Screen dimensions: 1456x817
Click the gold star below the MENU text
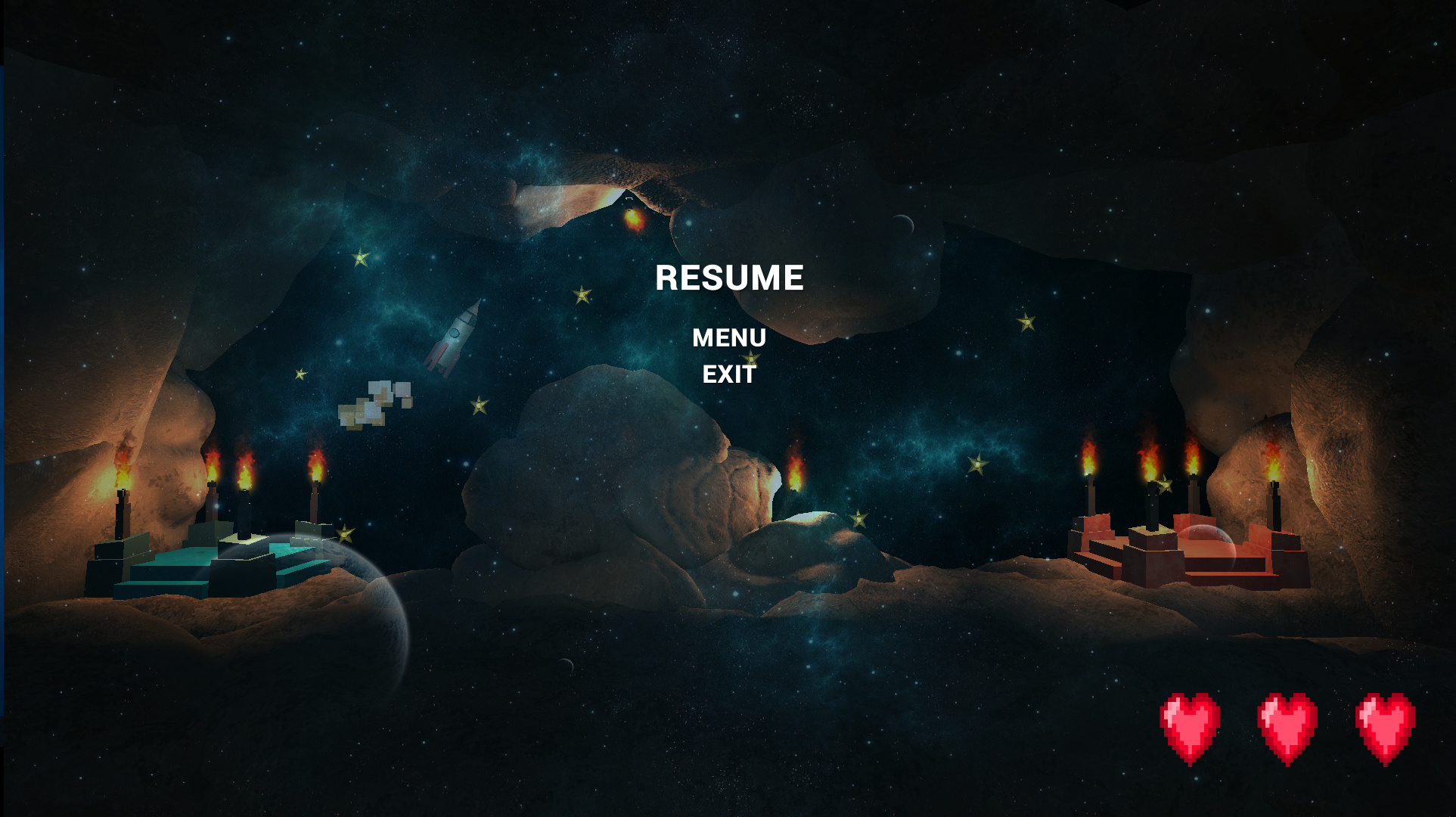(749, 357)
